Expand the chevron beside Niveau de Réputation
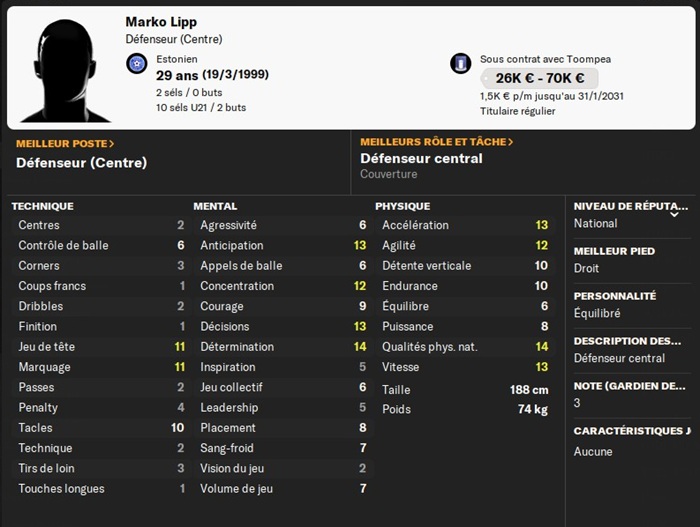700x527 pixels. (674, 213)
